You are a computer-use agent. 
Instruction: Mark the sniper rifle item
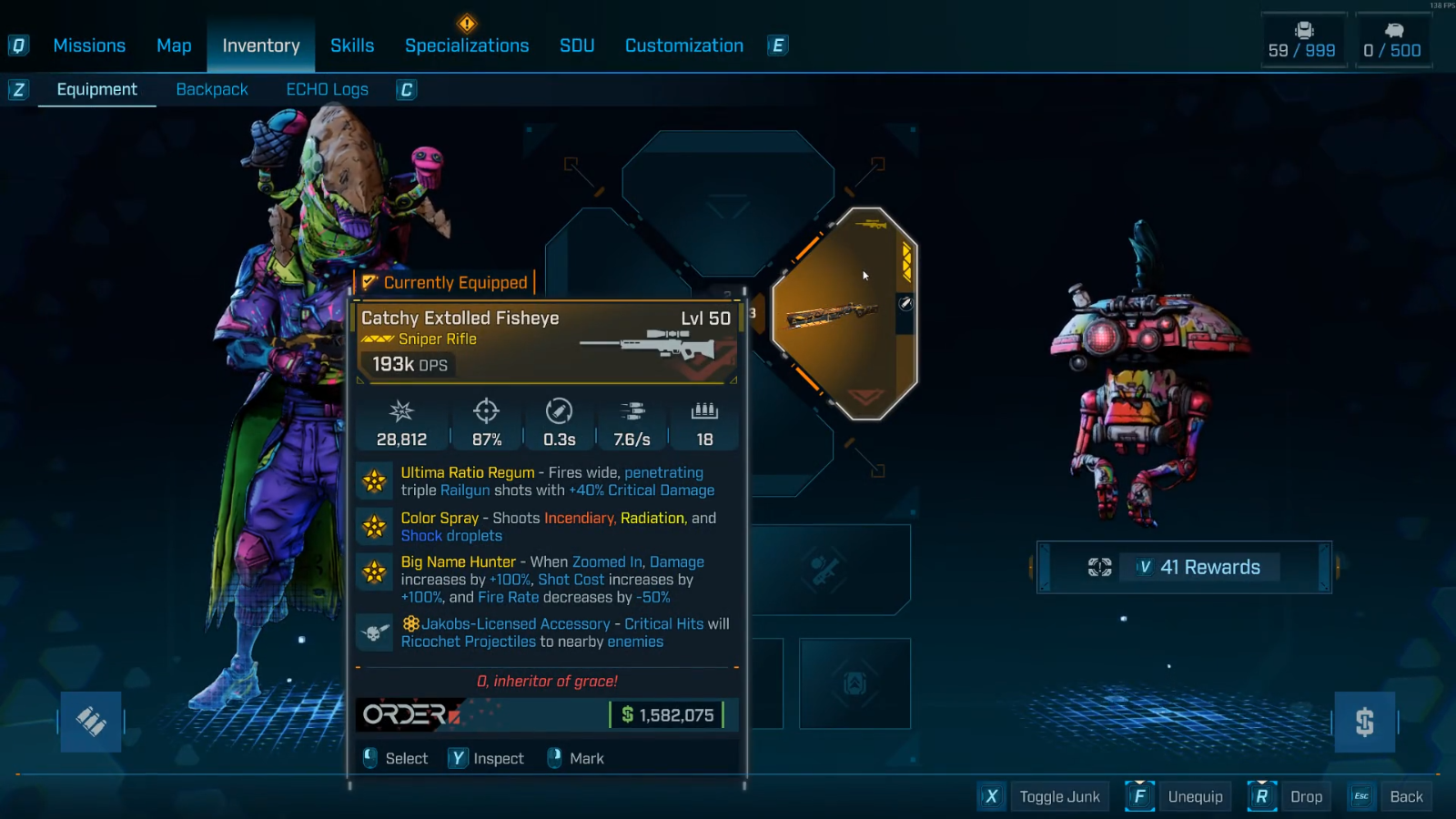tap(576, 759)
